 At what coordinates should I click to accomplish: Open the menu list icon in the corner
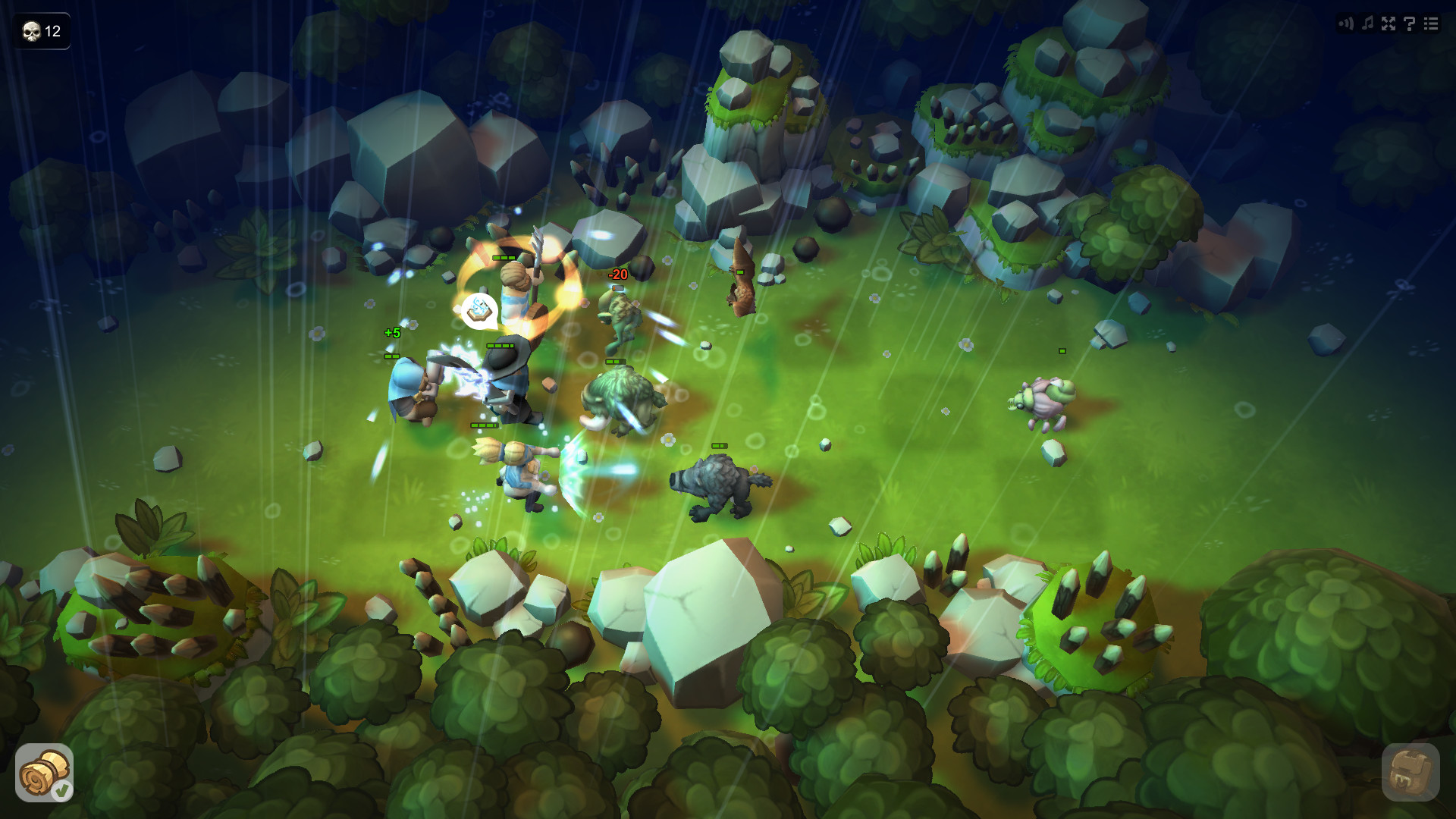1430,23
